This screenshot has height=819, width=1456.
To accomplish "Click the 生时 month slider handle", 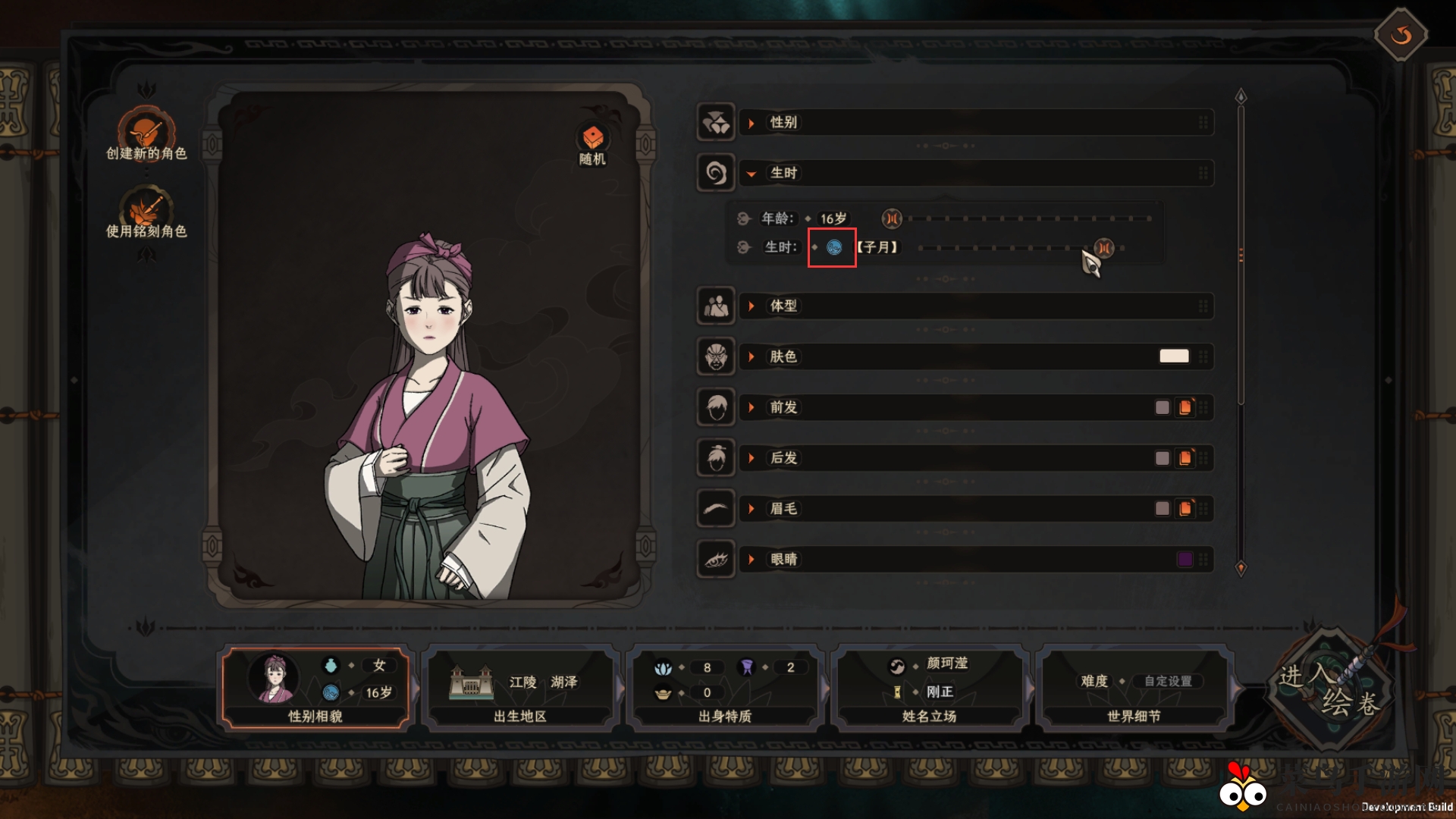I will pos(1104,248).
